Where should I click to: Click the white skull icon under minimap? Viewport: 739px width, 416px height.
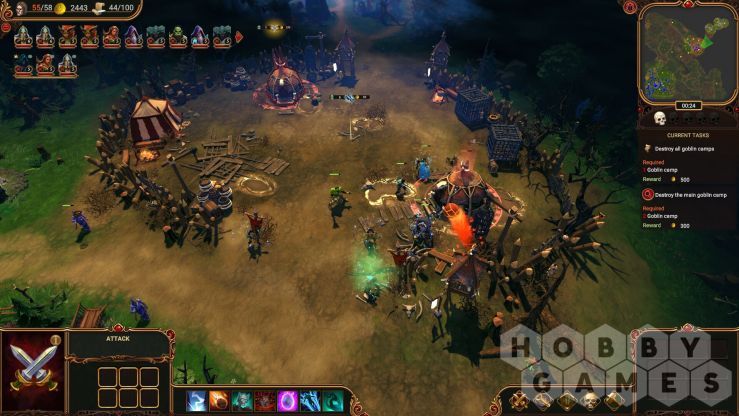(x=660, y=118)
